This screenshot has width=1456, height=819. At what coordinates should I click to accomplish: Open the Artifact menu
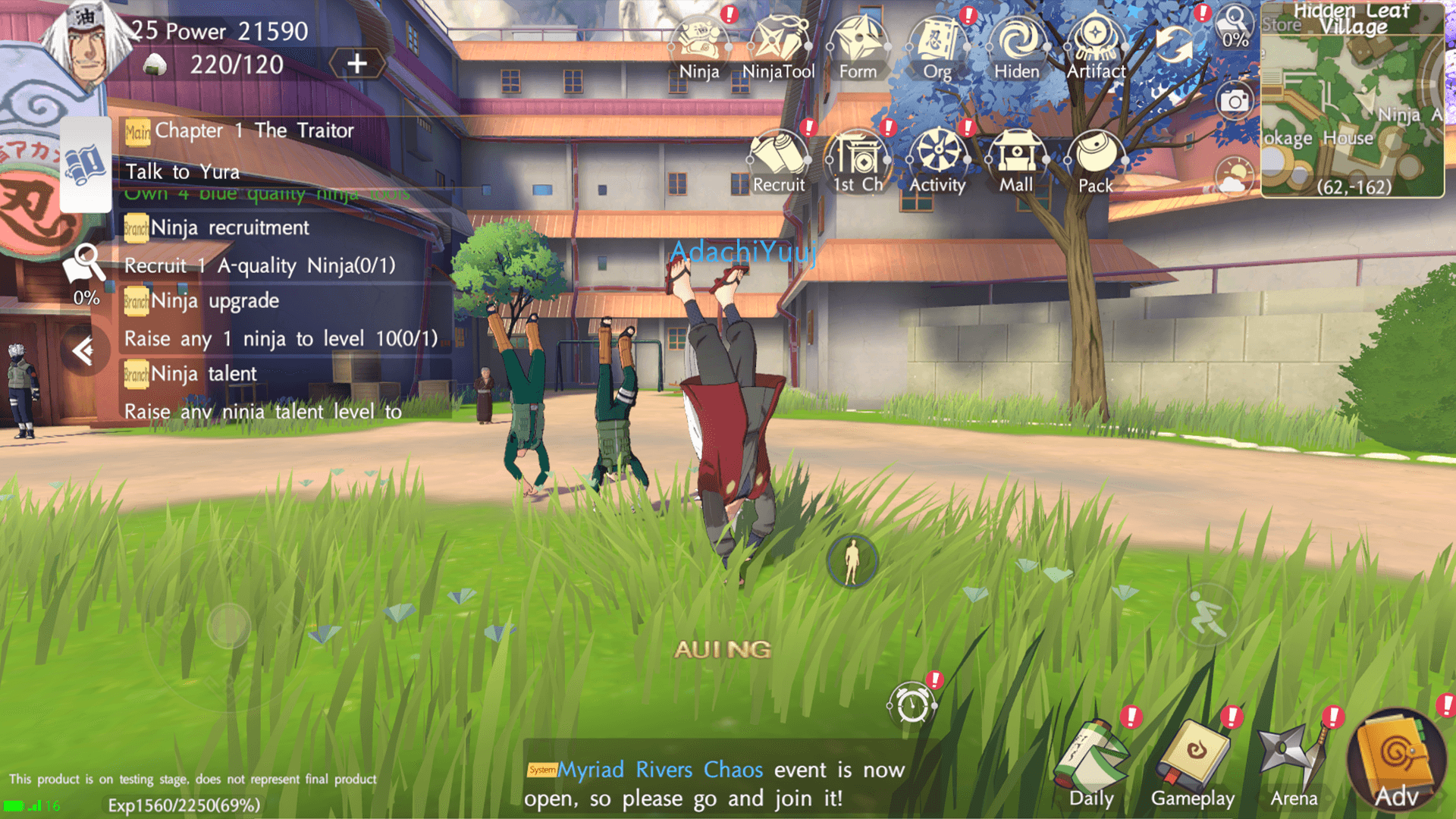1096,44
